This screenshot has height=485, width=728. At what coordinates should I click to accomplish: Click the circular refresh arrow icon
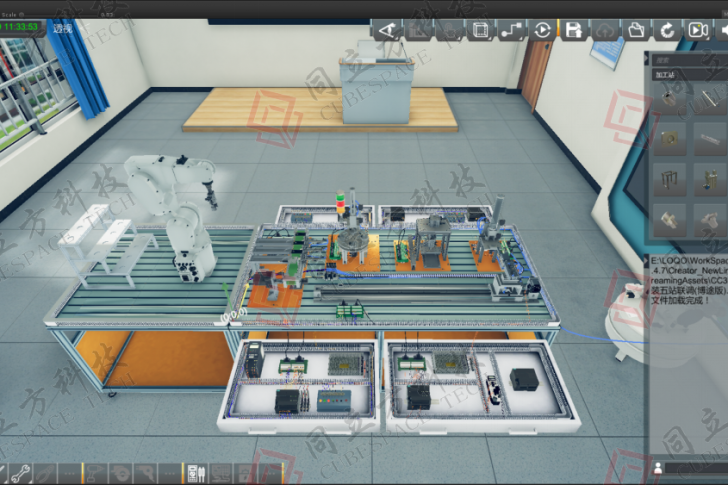coord(665,30)
